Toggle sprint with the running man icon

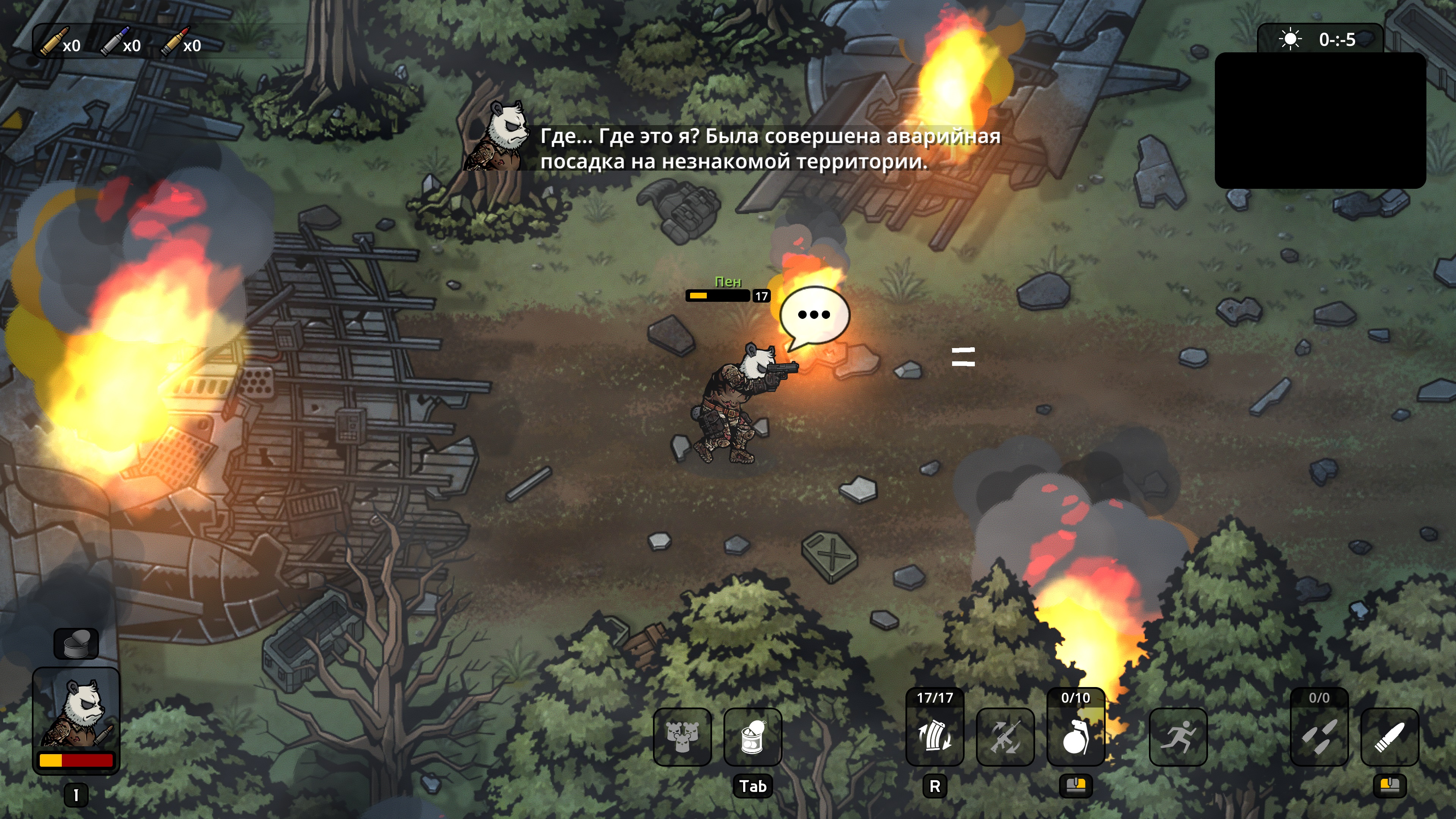[x=1178, y=737]
